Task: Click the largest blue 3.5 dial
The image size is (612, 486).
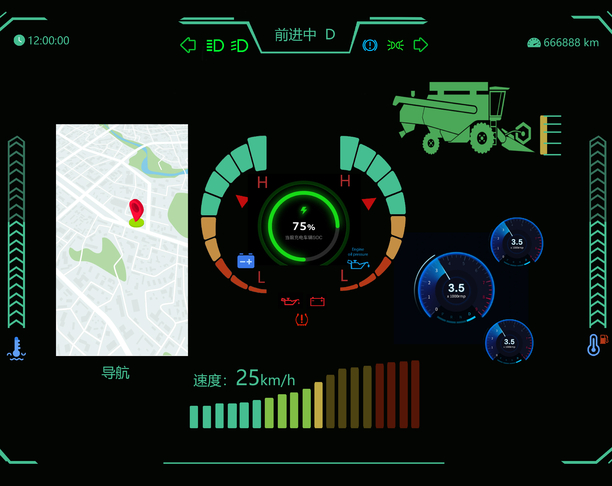Action: (455, 288)
